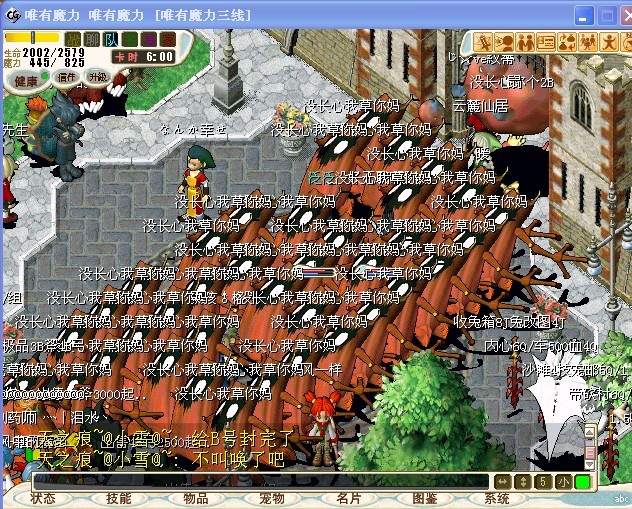Open the 系统 system menu
This screenshot has width=632, height=509.
point(497,498)
